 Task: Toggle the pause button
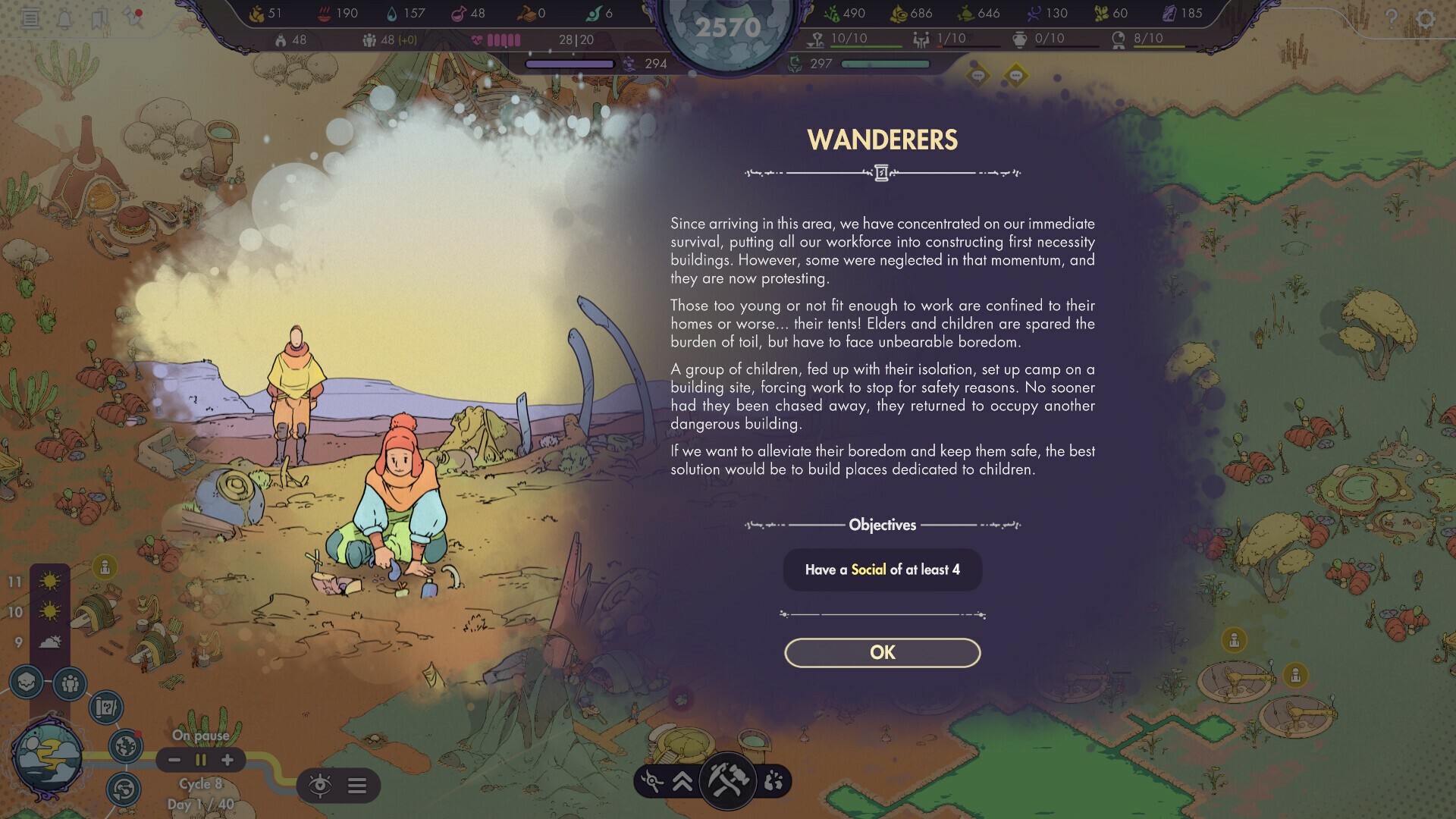(201, 760)
